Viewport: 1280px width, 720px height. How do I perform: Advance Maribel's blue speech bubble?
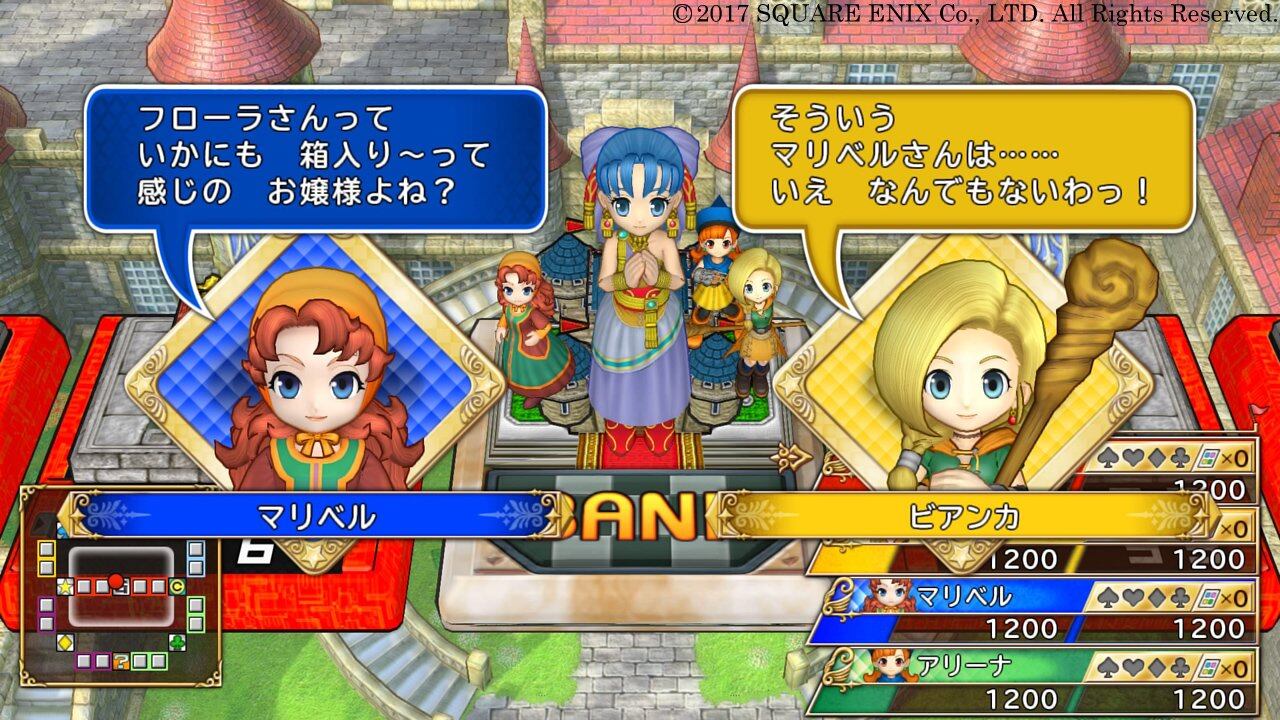click(x=315, y=158)
